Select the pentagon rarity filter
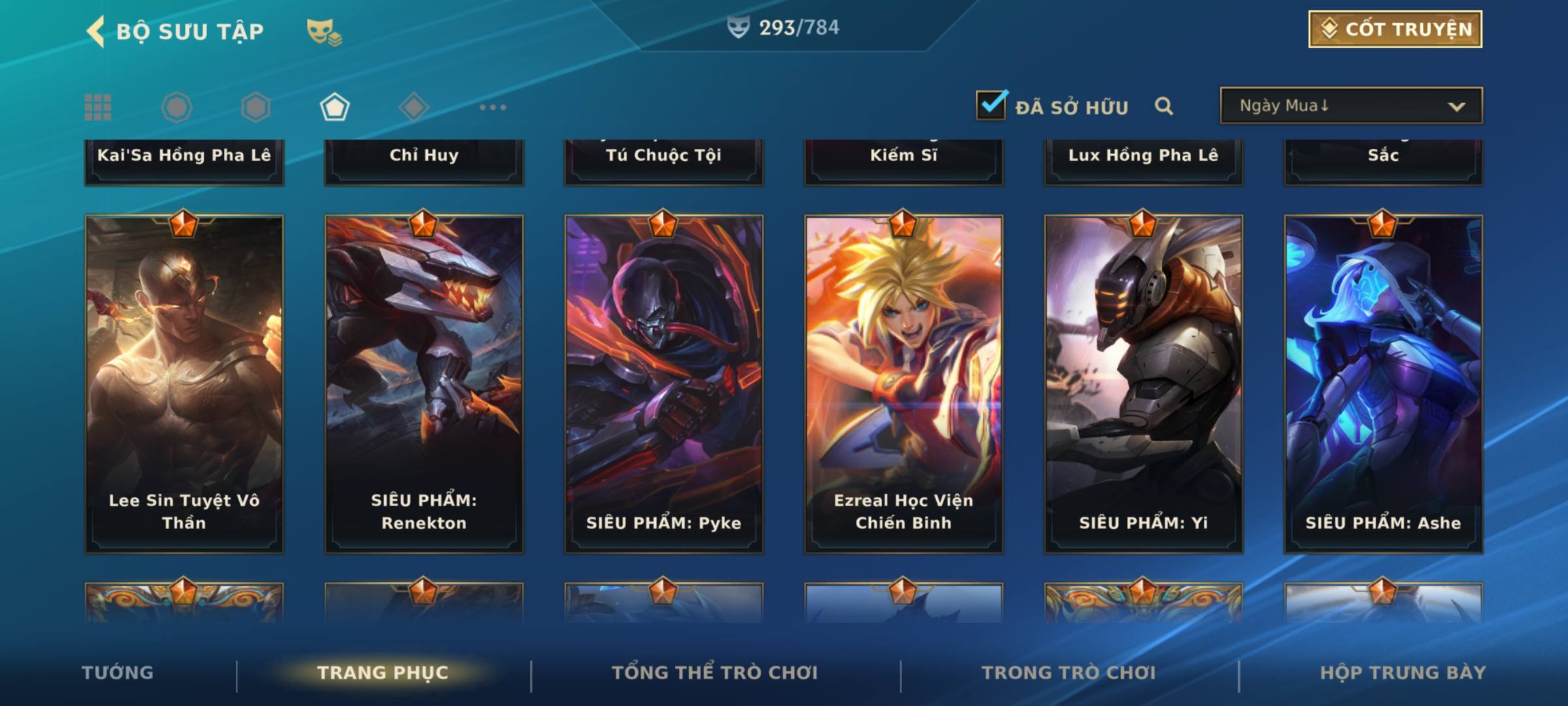 (x=335, y=107)
